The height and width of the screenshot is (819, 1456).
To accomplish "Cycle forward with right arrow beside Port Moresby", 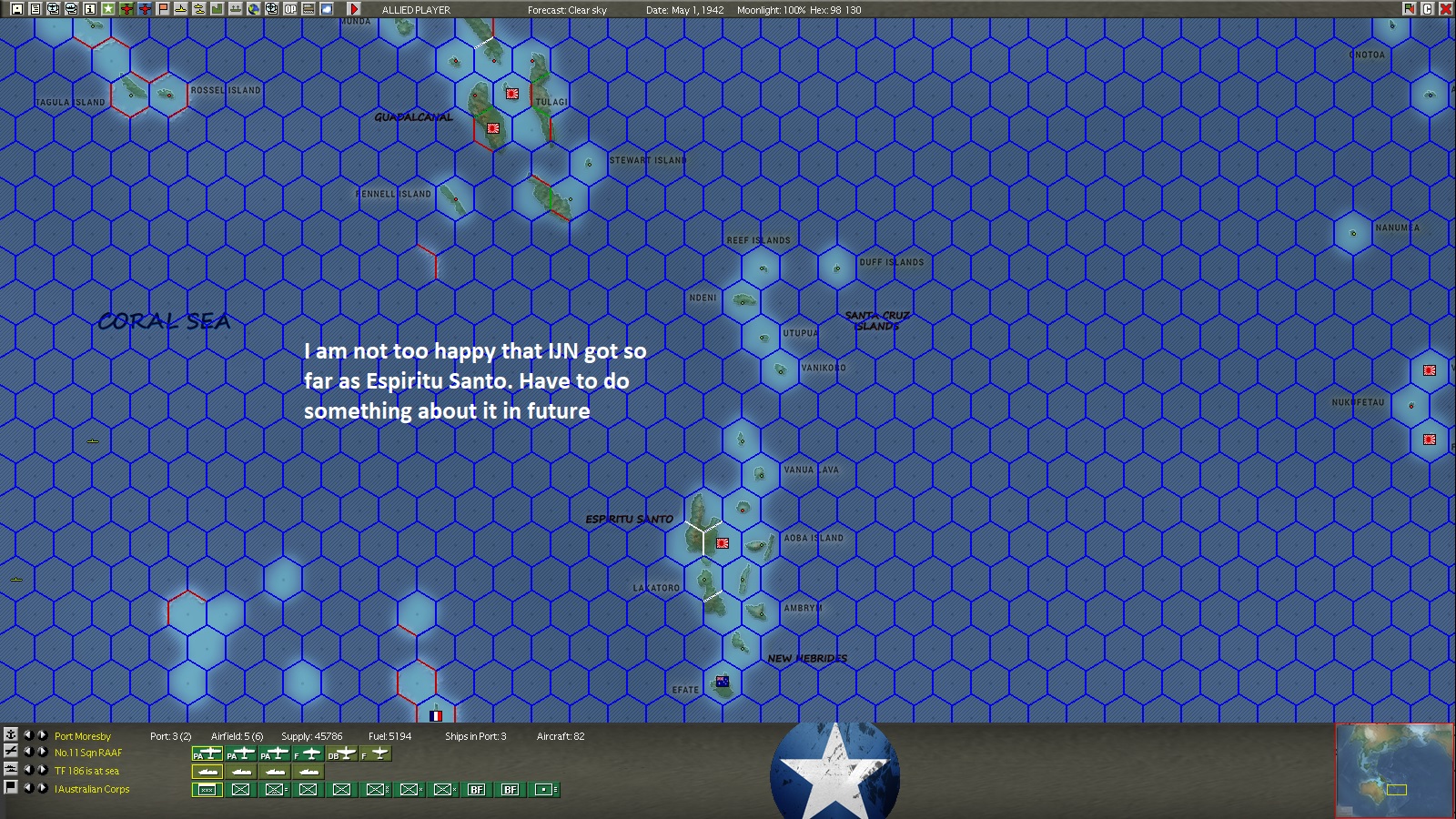I will tap(42, 736).
